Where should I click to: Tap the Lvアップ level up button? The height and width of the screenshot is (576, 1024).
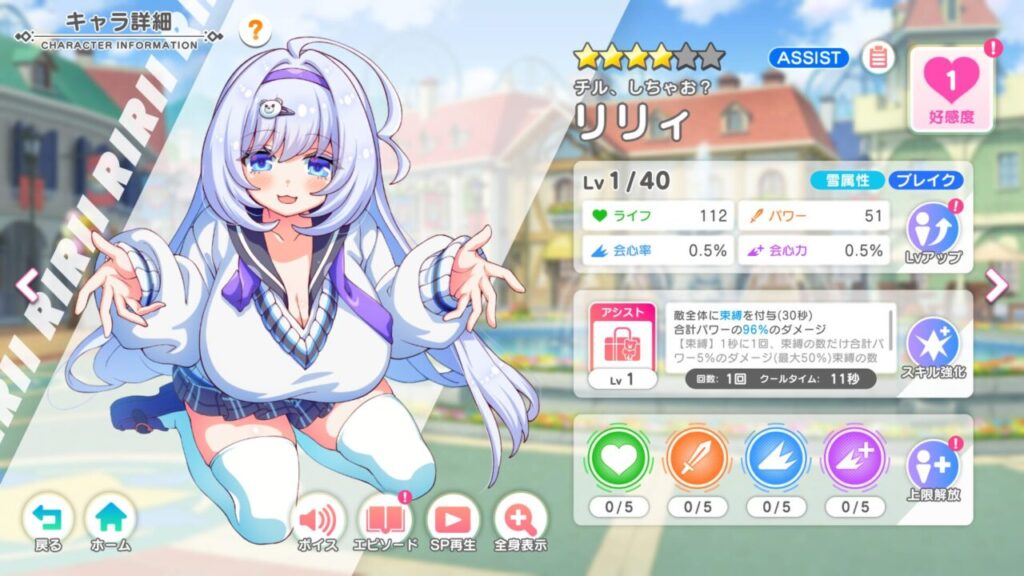pos(932,234)
